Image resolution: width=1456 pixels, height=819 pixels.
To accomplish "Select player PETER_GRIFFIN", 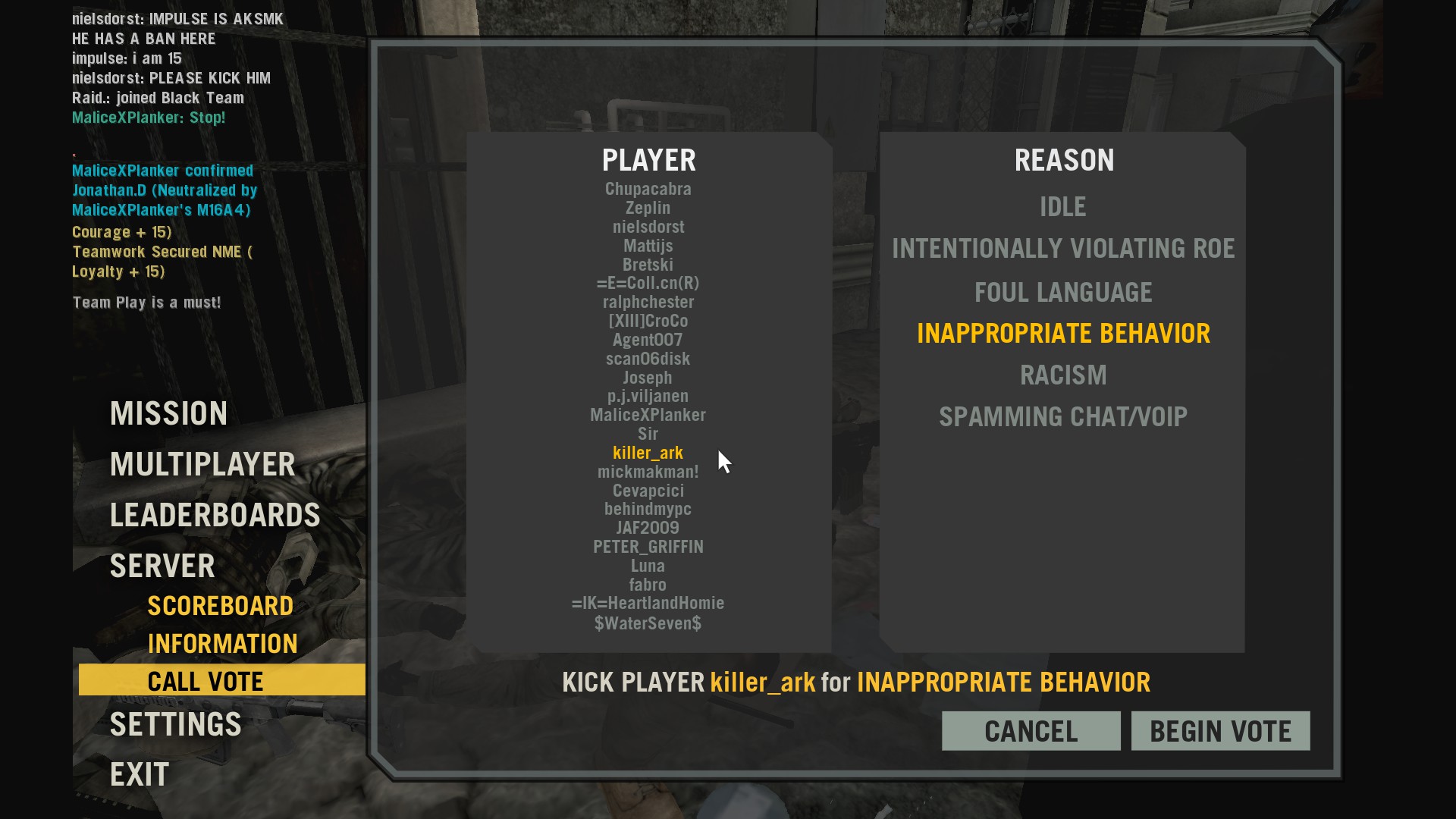I will click(648, 547).
